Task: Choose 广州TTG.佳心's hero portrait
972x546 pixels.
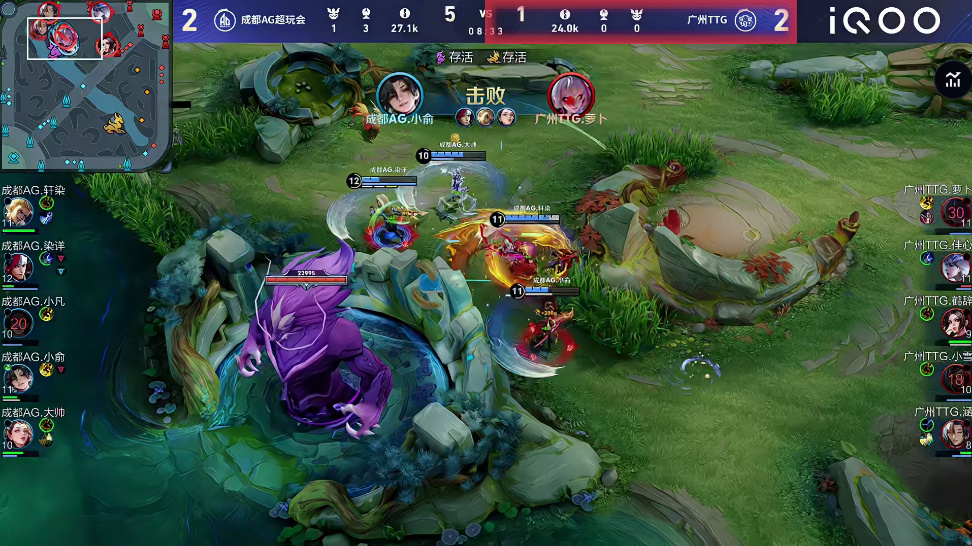Action: point(955,267)
